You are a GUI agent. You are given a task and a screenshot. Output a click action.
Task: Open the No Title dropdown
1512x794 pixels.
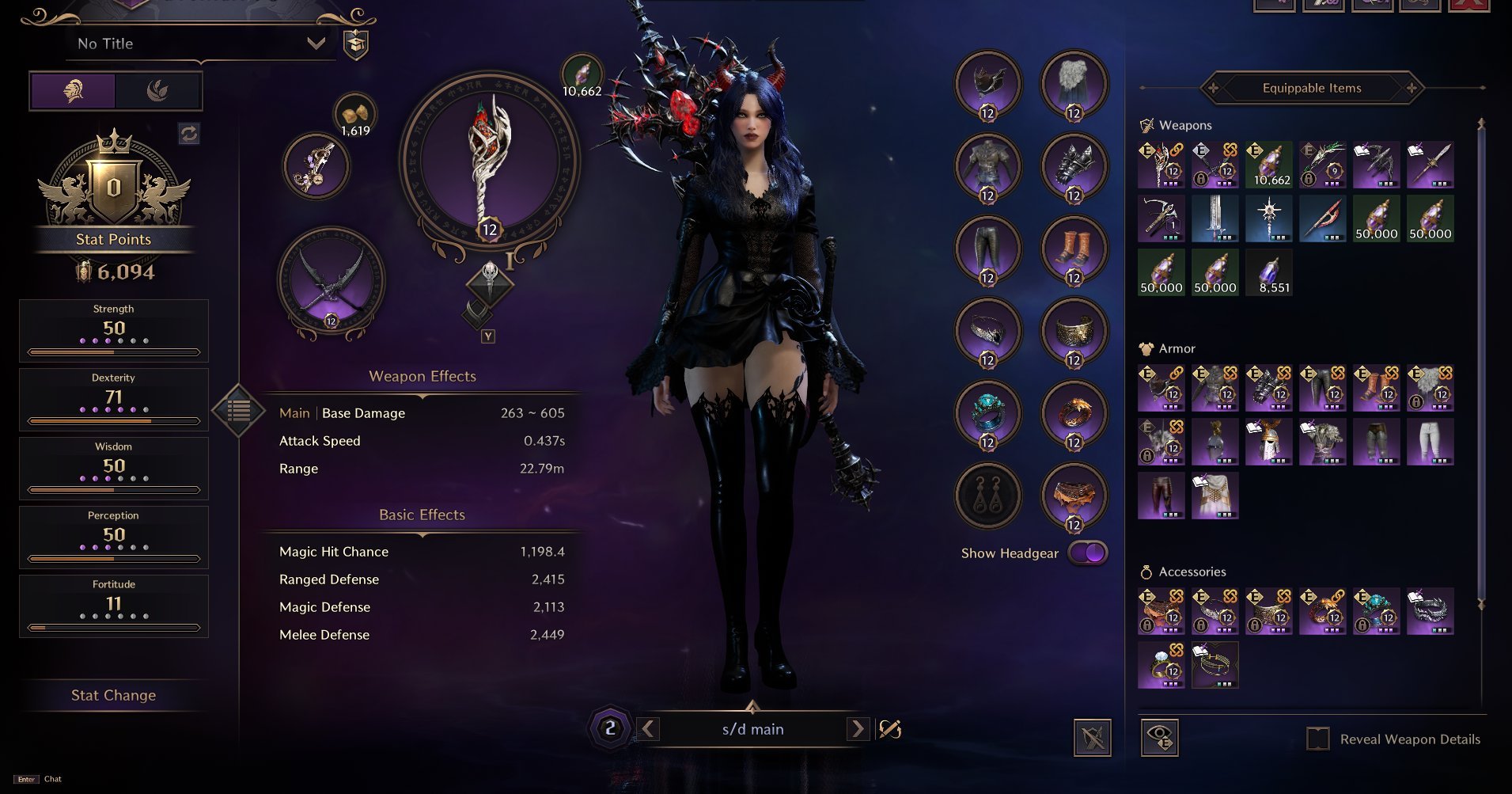coord(316,44)
